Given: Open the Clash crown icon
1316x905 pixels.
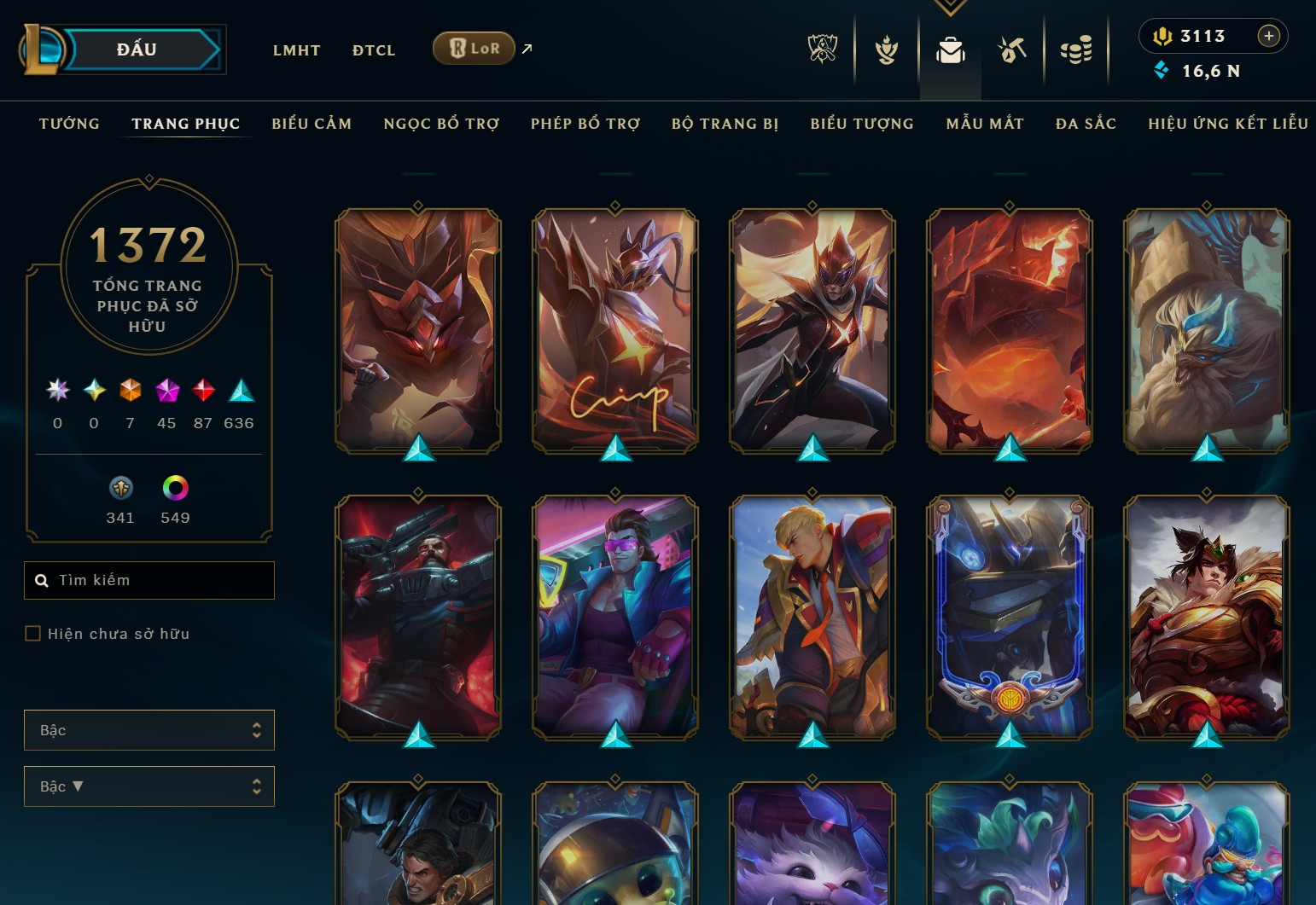Looking at the screenshot, I should (886, 49).
